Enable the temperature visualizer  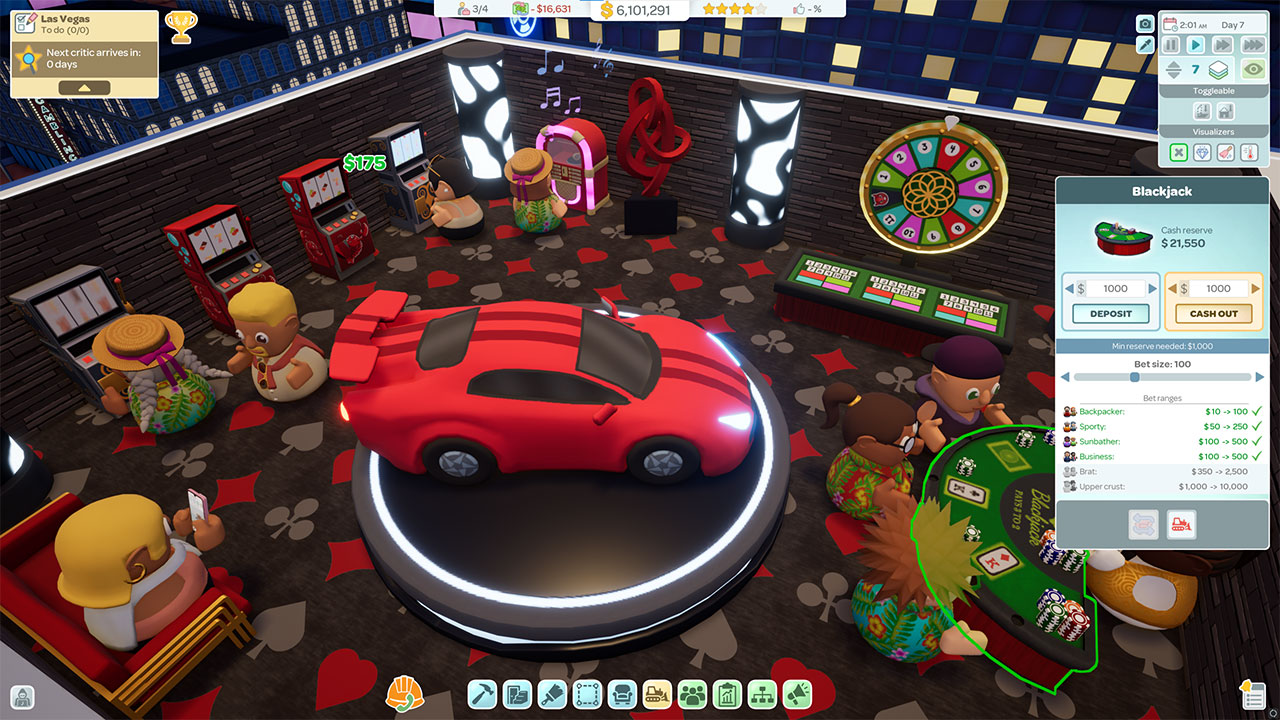click(x=1248, y=153)
